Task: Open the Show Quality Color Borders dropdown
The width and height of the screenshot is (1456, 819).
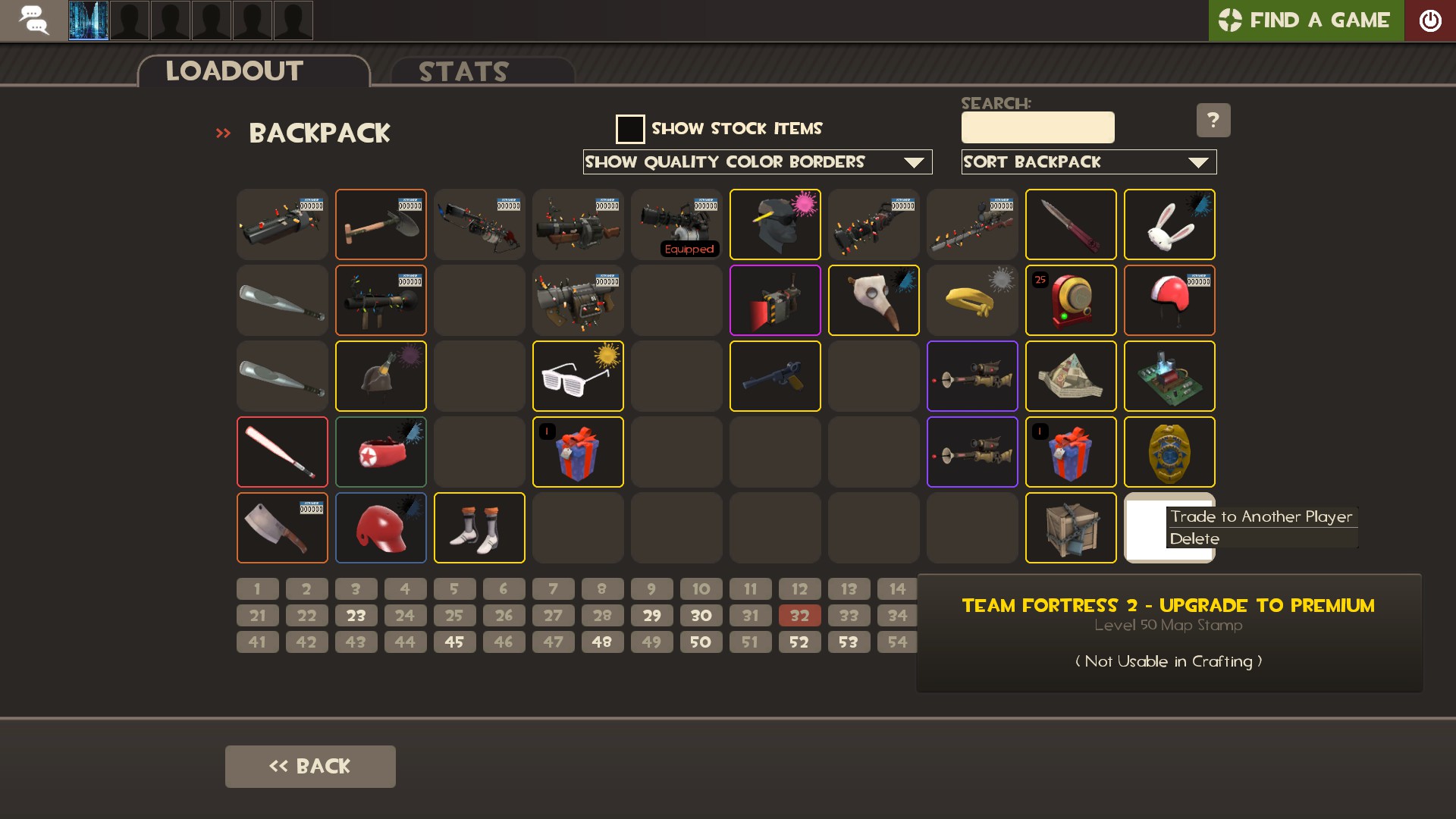Action: tap(757, 162)
